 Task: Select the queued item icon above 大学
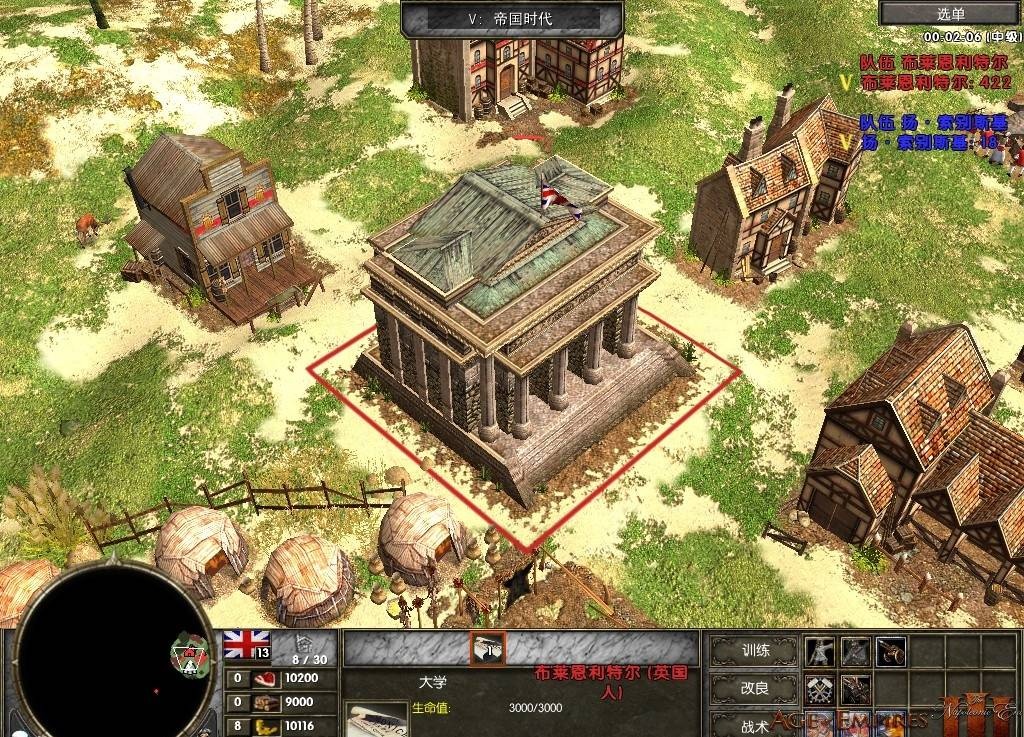coord(488,648)
